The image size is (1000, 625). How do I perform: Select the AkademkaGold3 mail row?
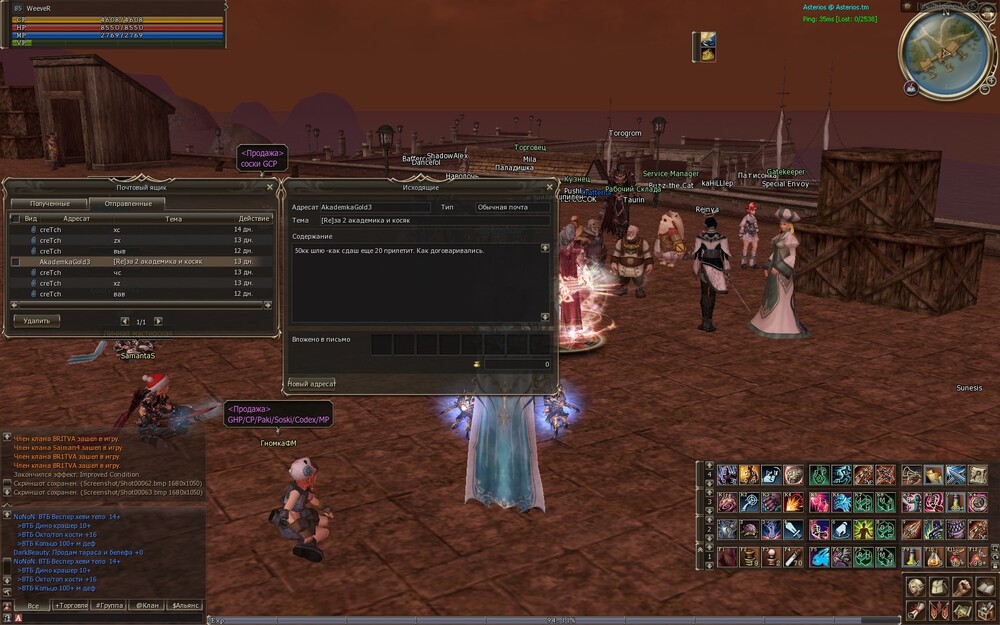click(x=140, y=261)
